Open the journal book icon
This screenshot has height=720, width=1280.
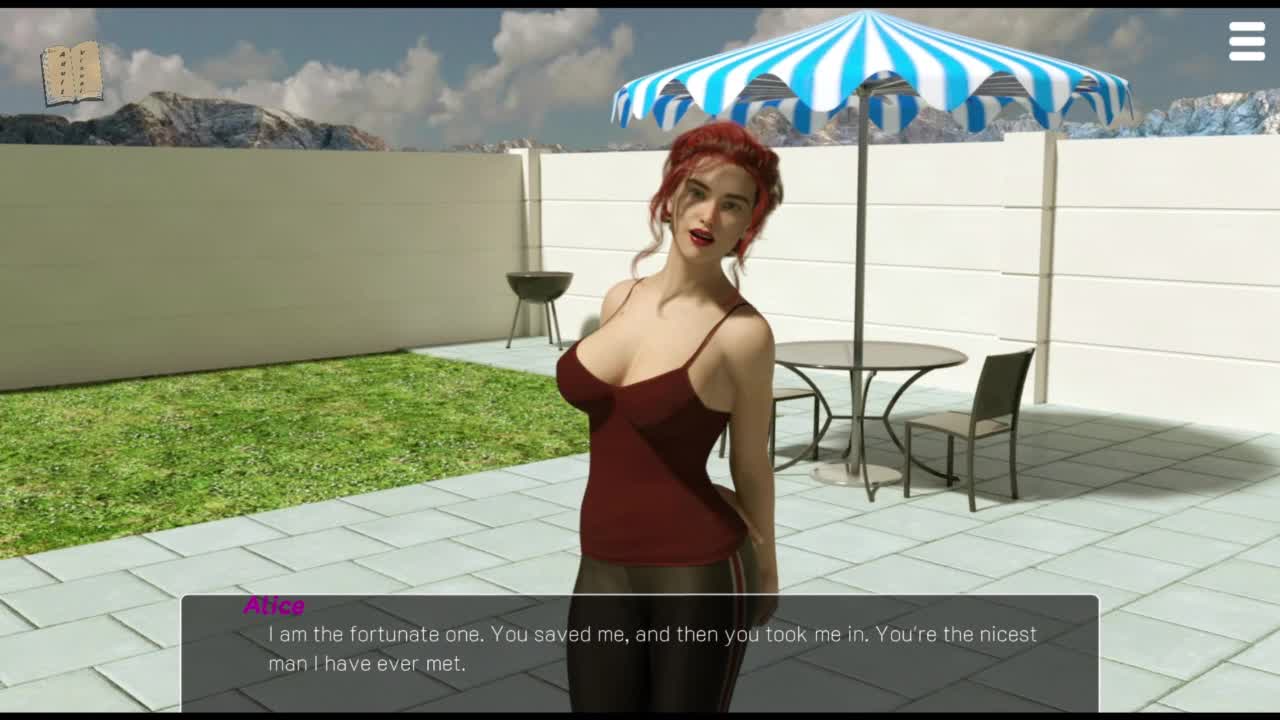72,73
